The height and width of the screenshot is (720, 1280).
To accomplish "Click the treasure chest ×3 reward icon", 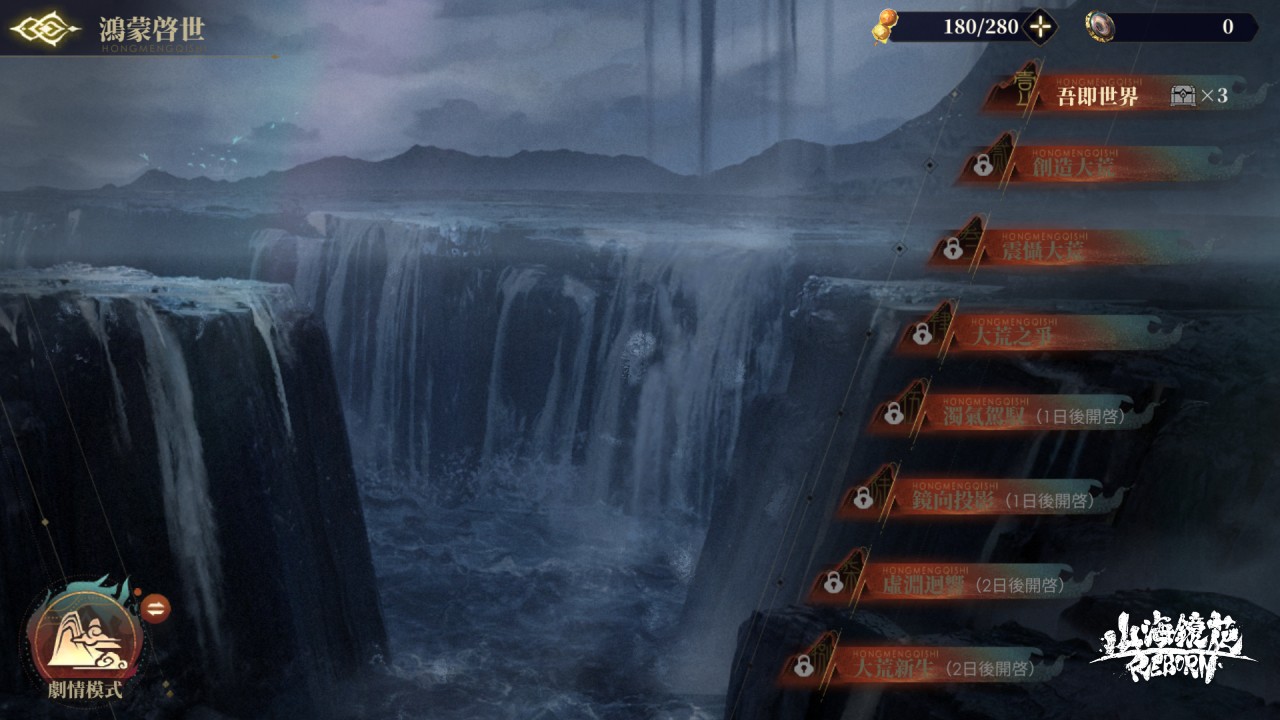I will click(x=1183, y=96).
